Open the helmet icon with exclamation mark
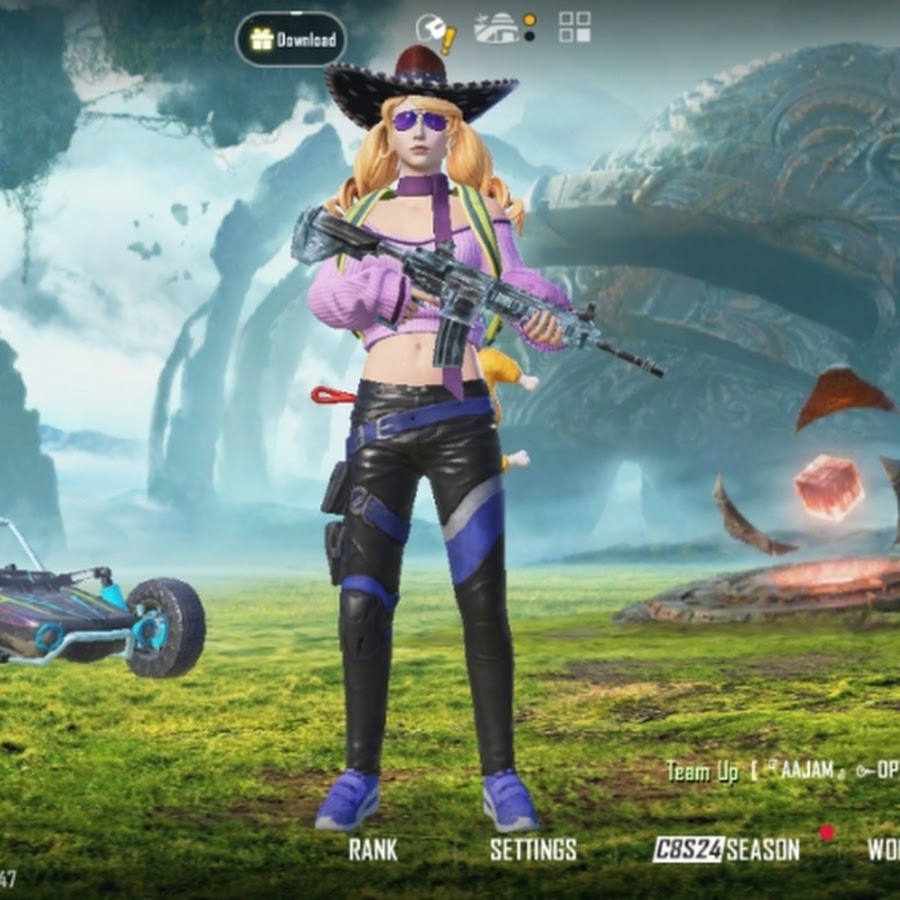The image size is (900, 900). point(435,31)
